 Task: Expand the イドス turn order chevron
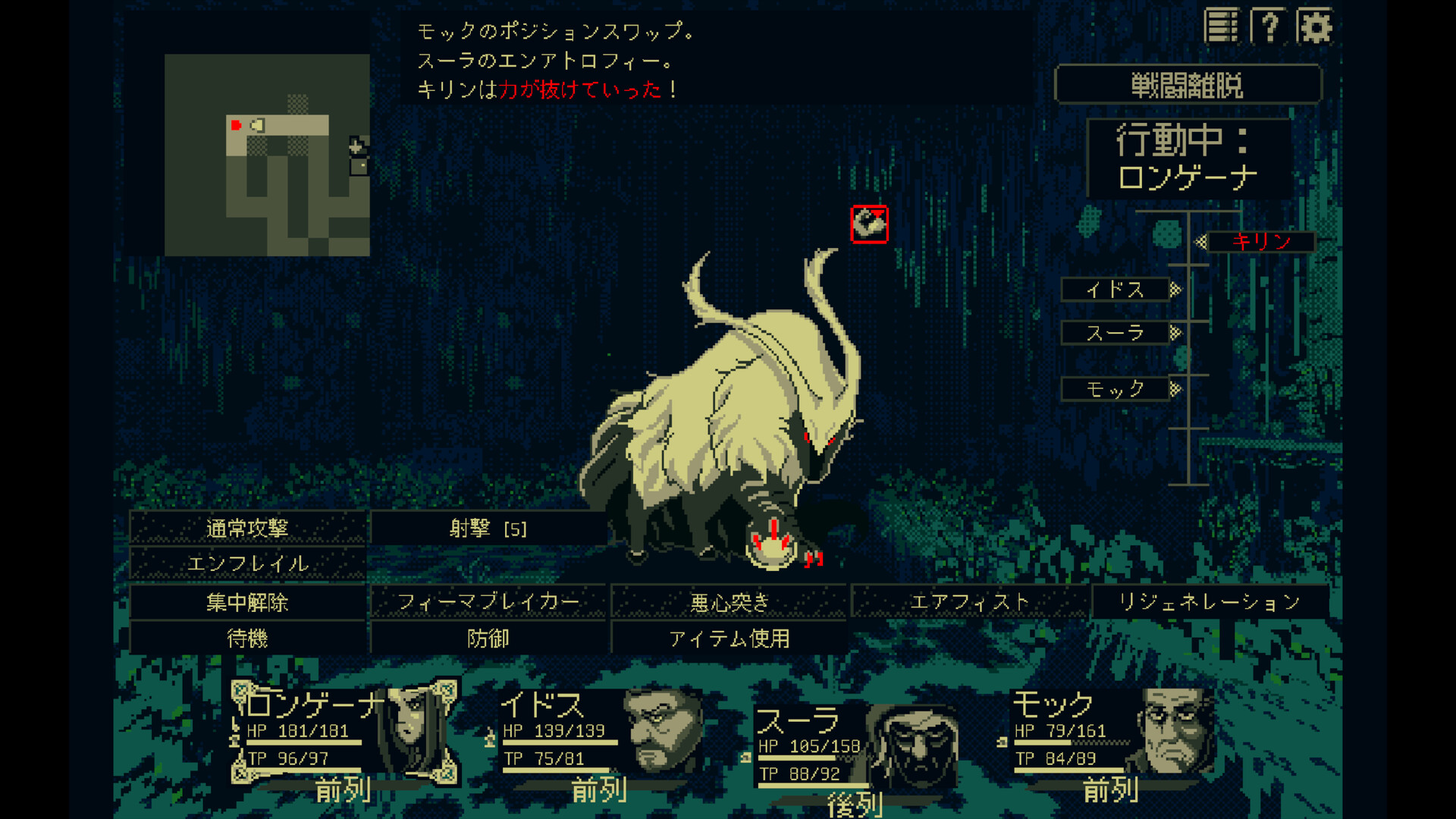tap(1176, 290)
